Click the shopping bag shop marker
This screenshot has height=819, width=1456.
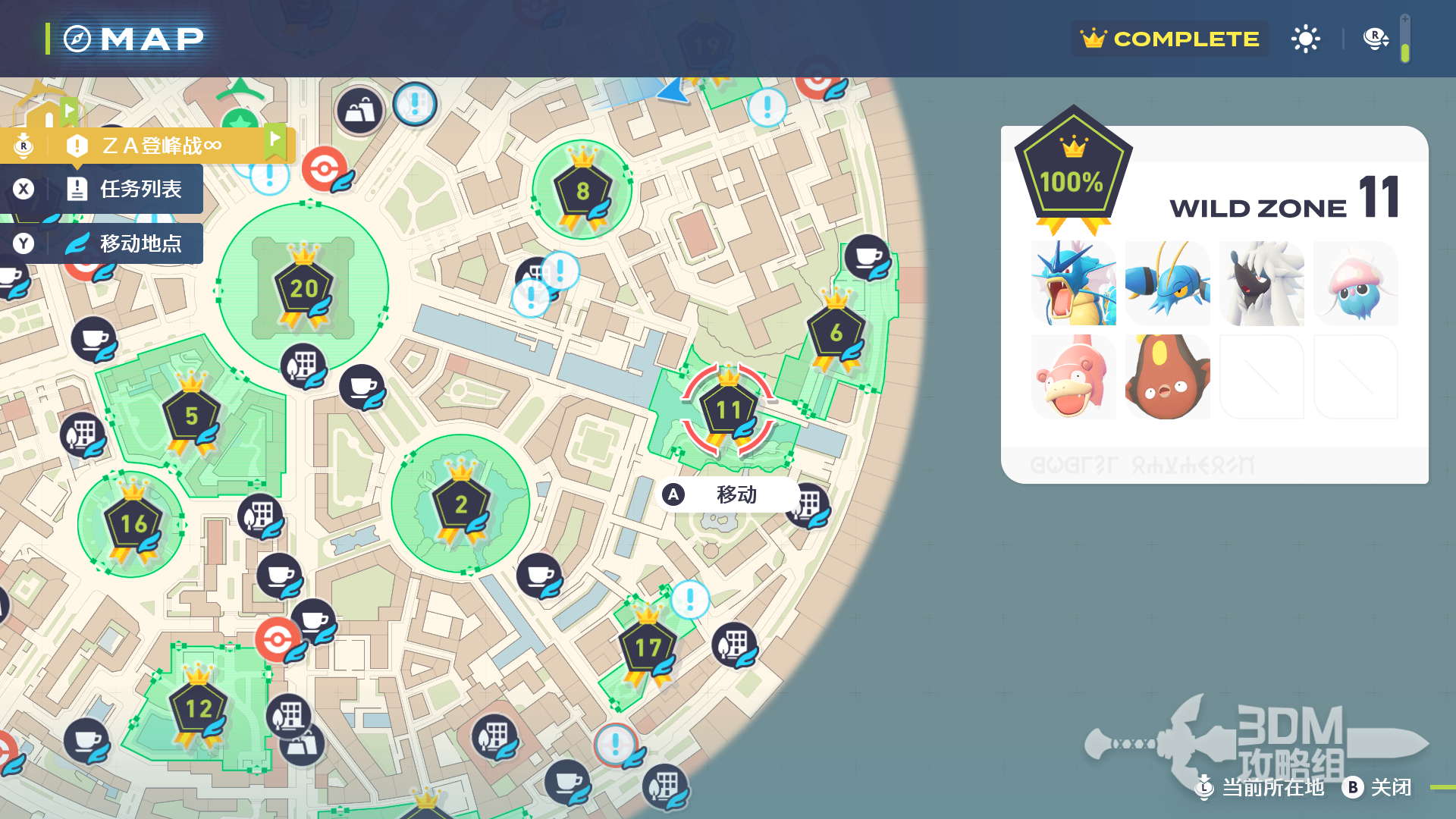coord(359,111)
